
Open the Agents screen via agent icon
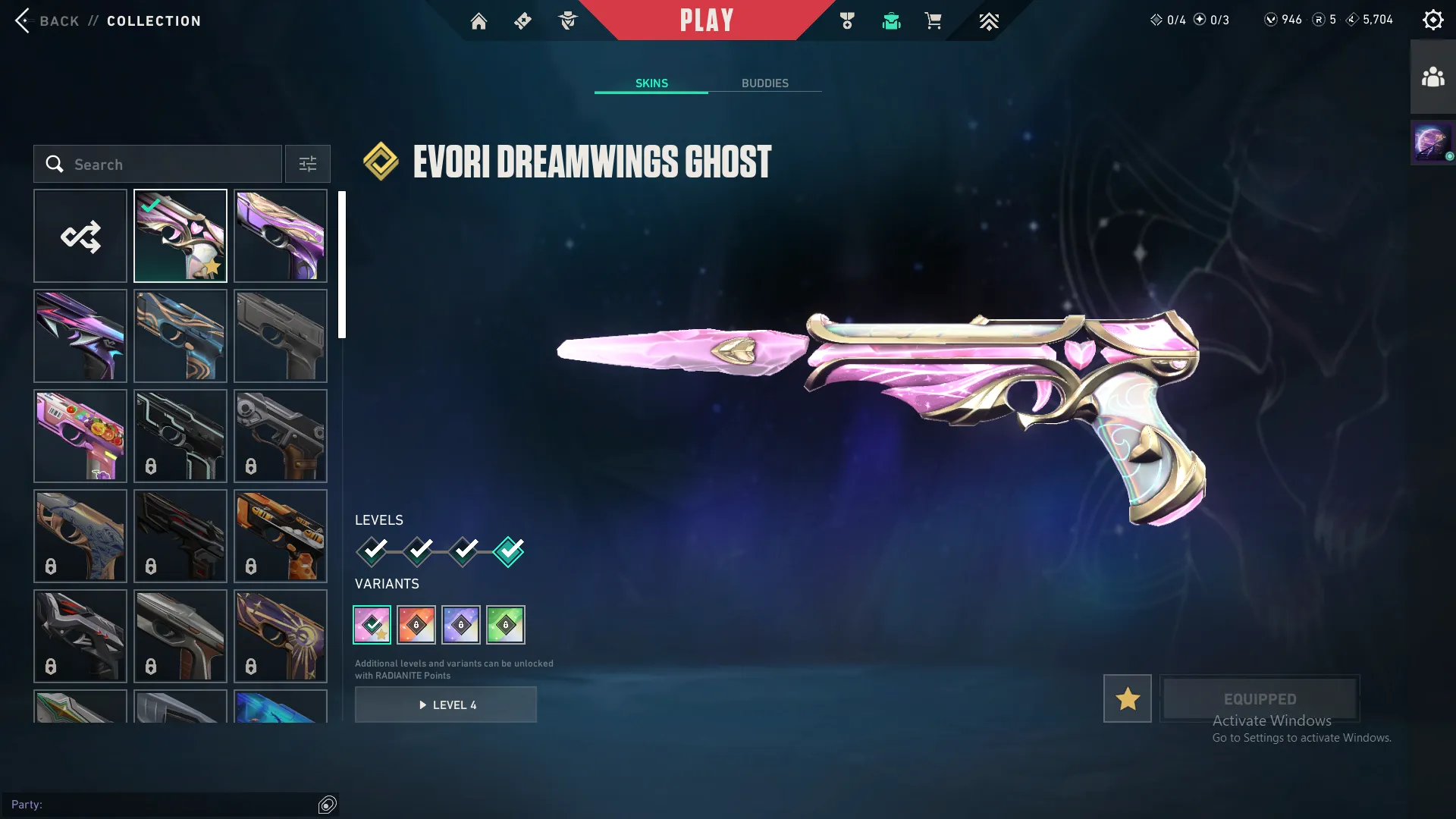(x=567, y=20)
